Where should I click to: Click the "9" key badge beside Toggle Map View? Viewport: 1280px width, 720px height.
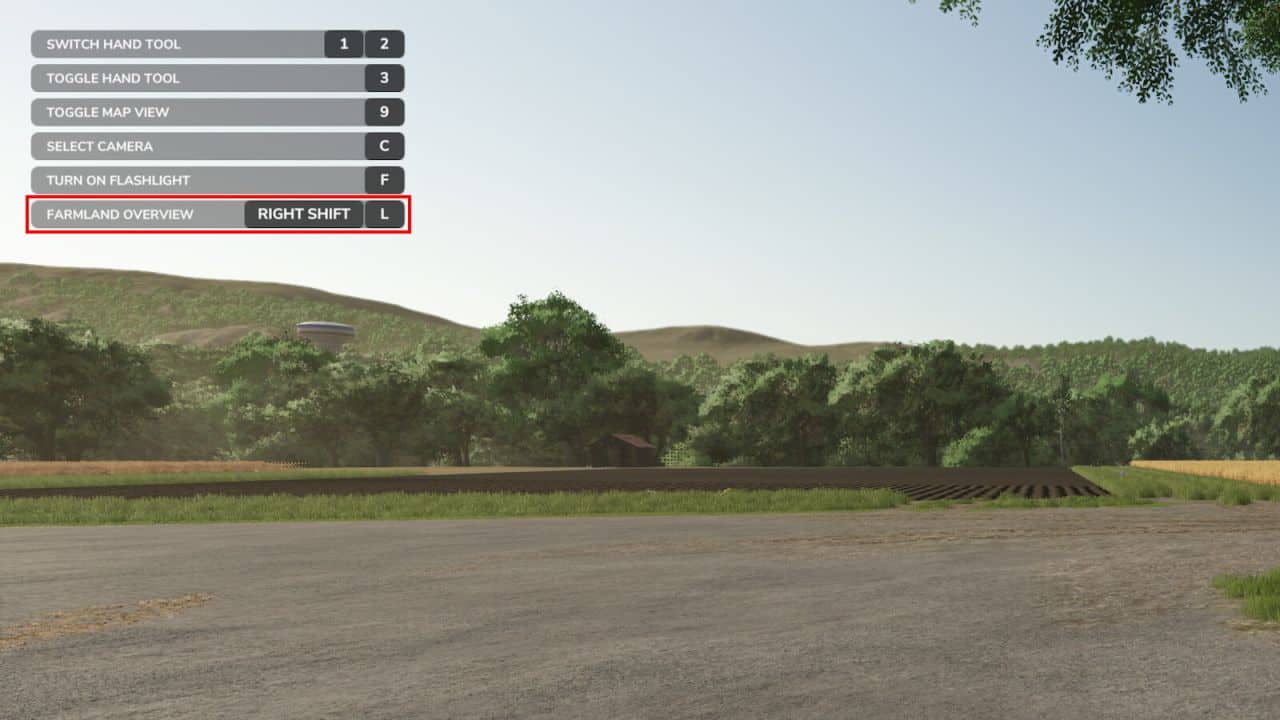click(384, 112)
